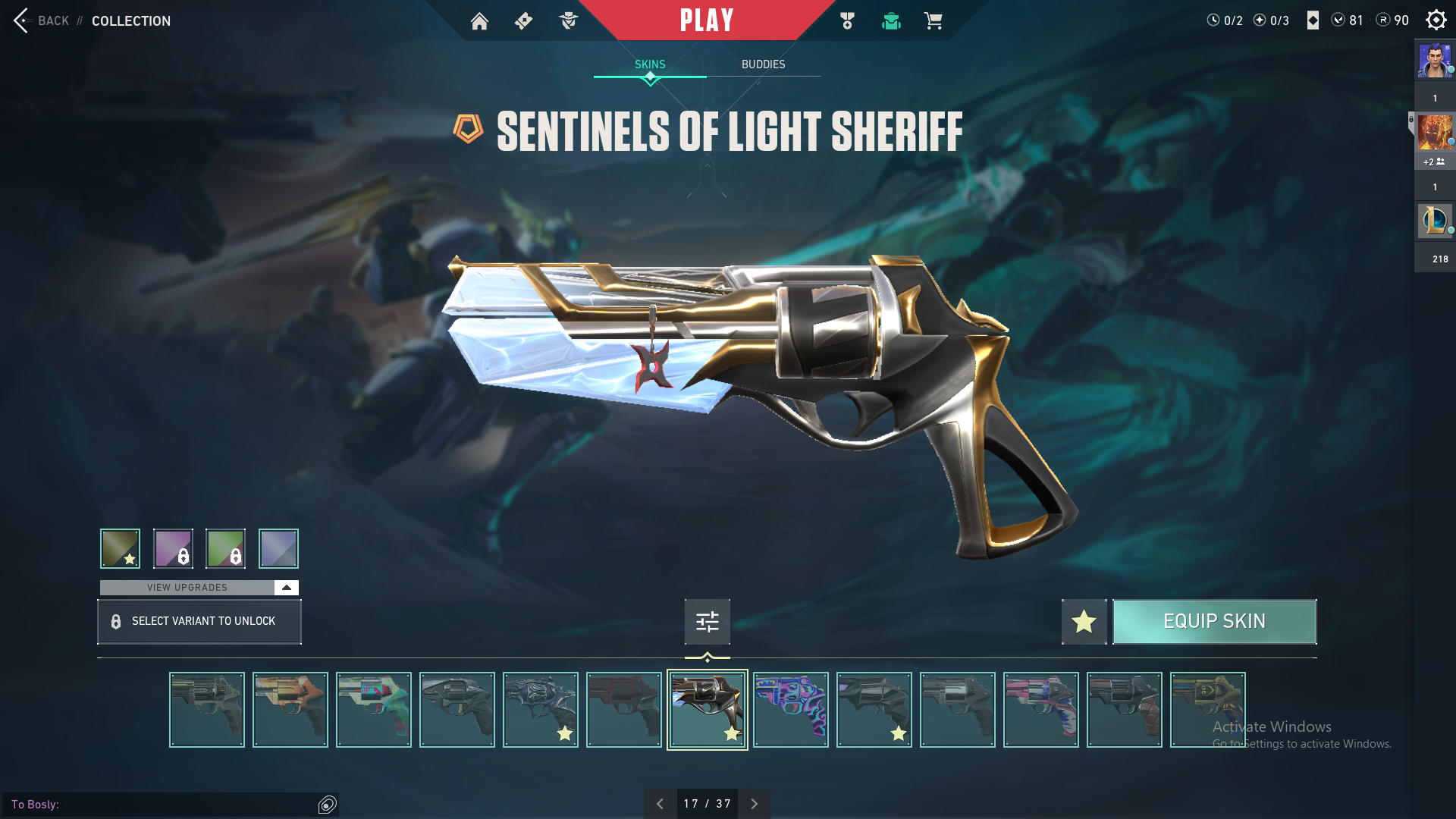Screen dimensions: 1456x819
Task: Go to the previous skins page
Action: pos(660,804)
